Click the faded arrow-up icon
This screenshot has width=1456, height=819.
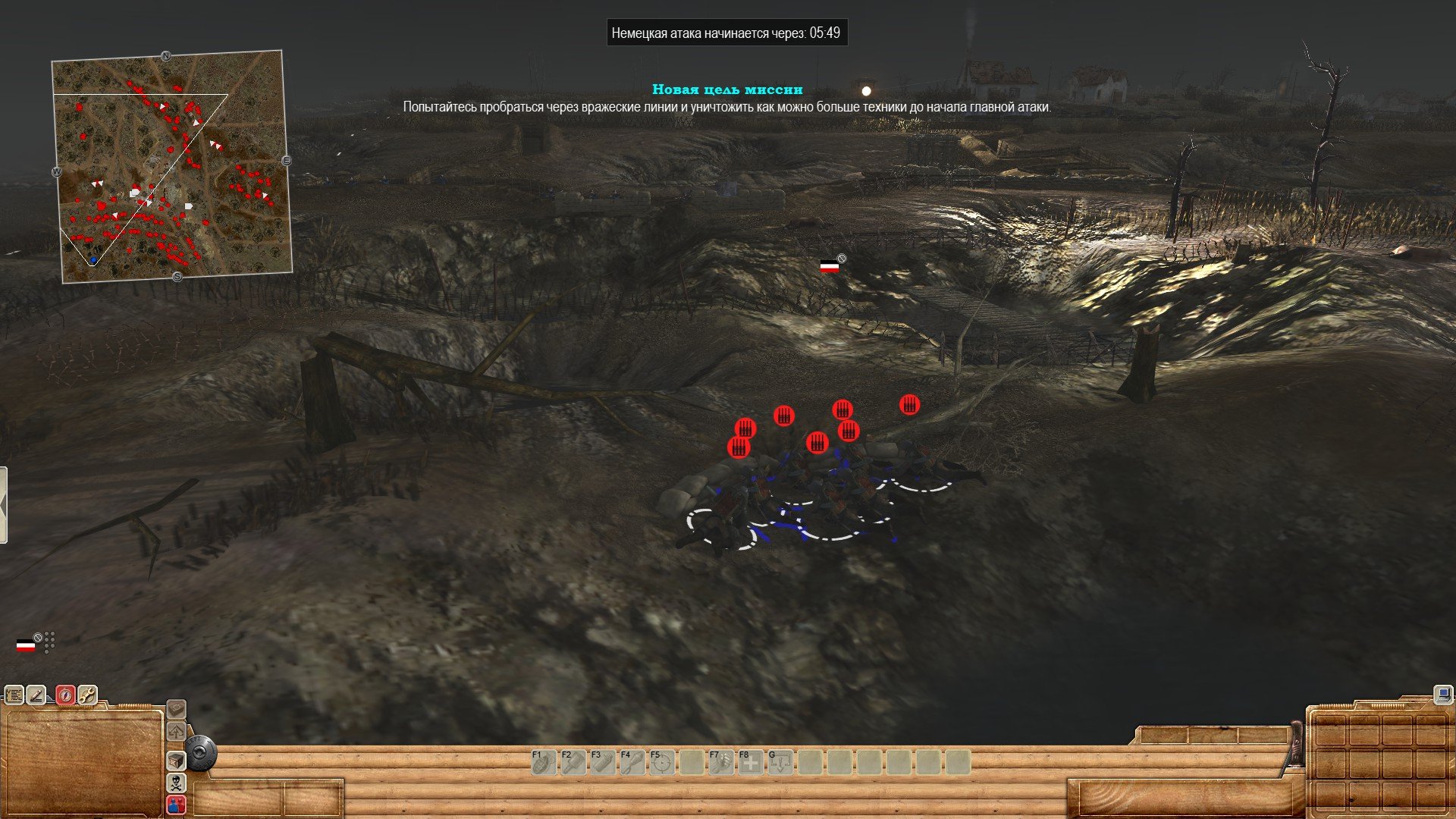pos(176,733)
